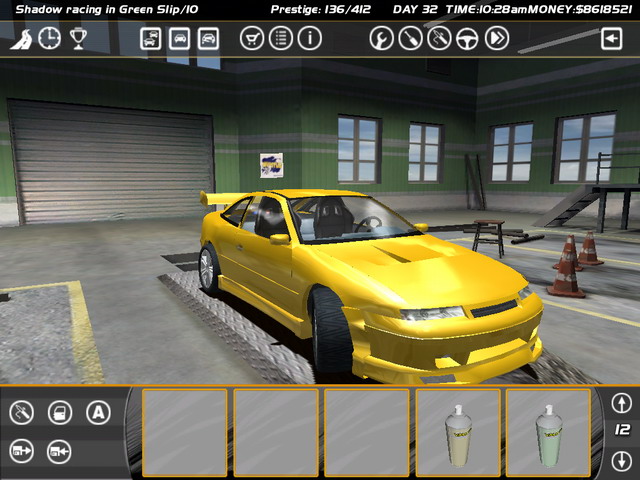Screen dimensions: 640x480
Task: Choose the spray gun paint icon
Action: point(22,412)
